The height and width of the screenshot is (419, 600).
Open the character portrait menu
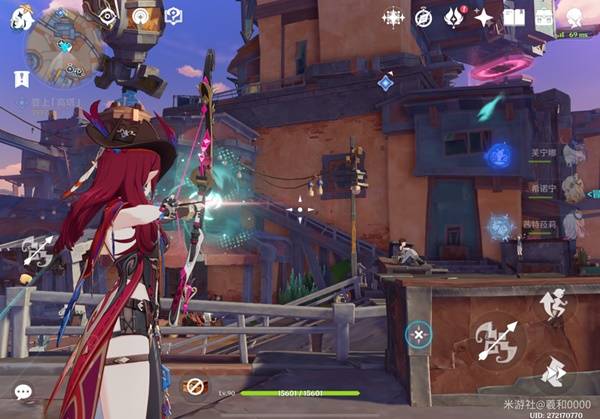[576, 17]
